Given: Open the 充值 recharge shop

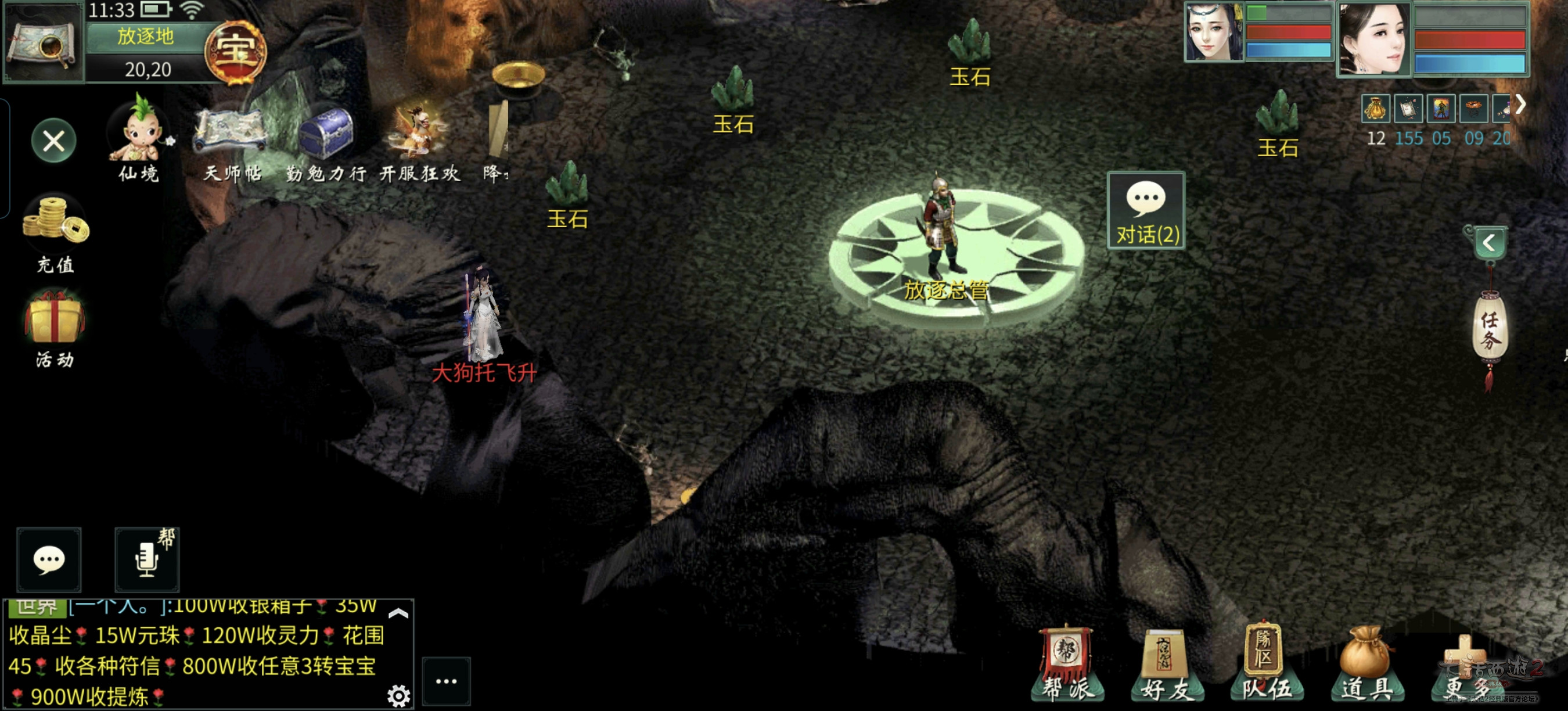Looking at the screenshot, I should (55, 232).
